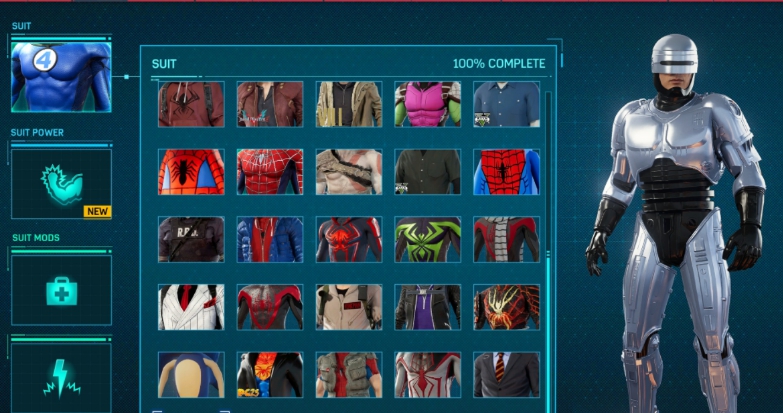Select the red leather jacket suit
This screenshot has height=413, width=783.
click(x=270, y=104)
